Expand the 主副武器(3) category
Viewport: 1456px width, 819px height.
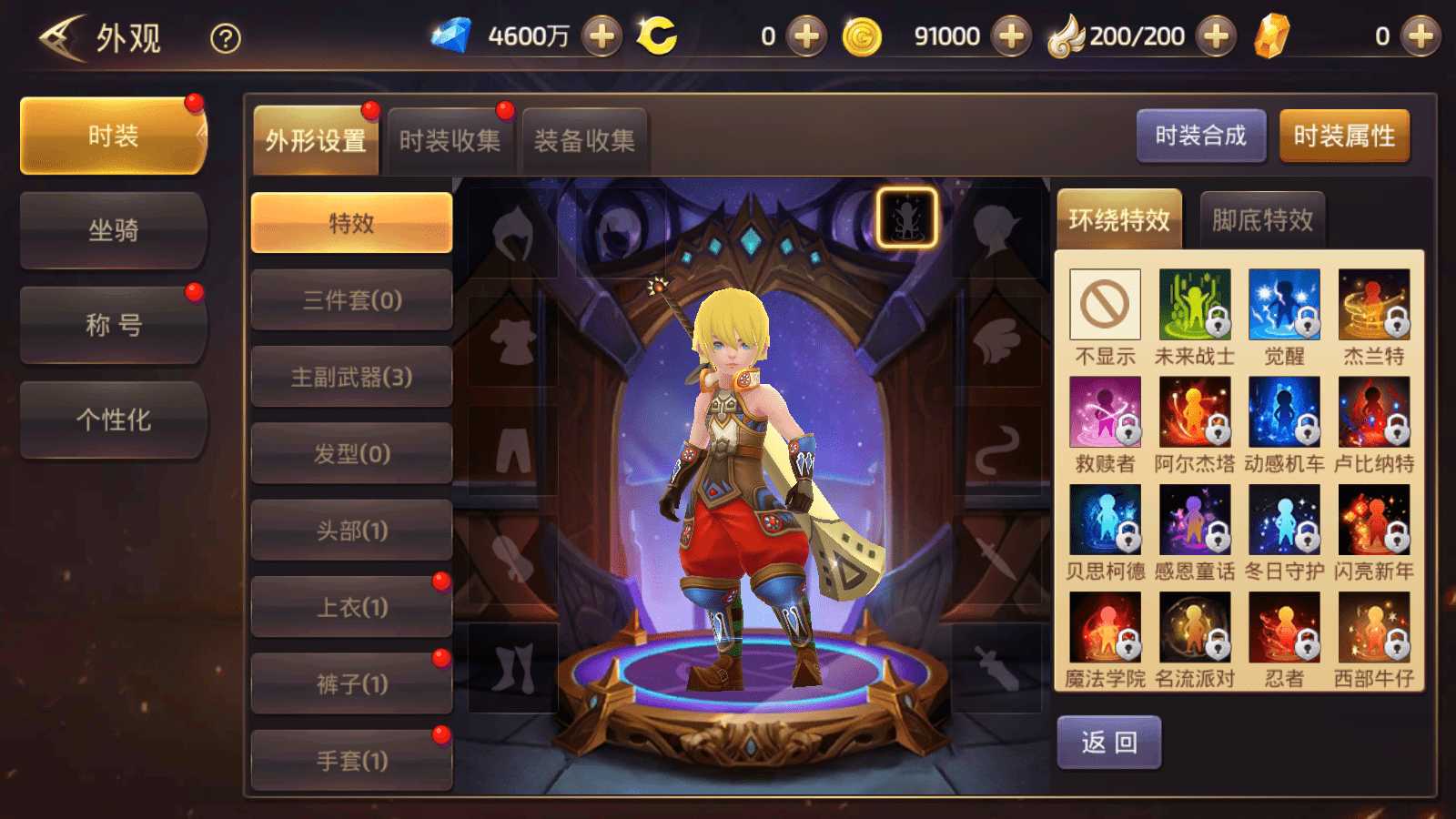(351, 377)
